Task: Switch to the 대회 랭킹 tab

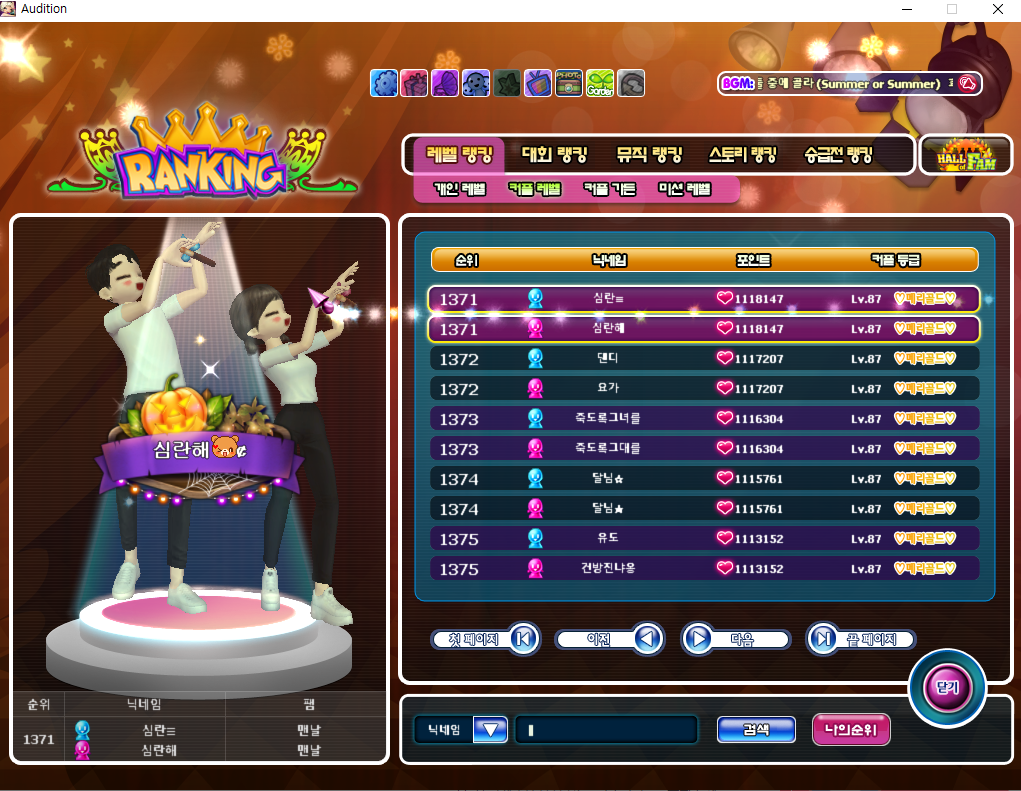Action: [x=554, y=155]
